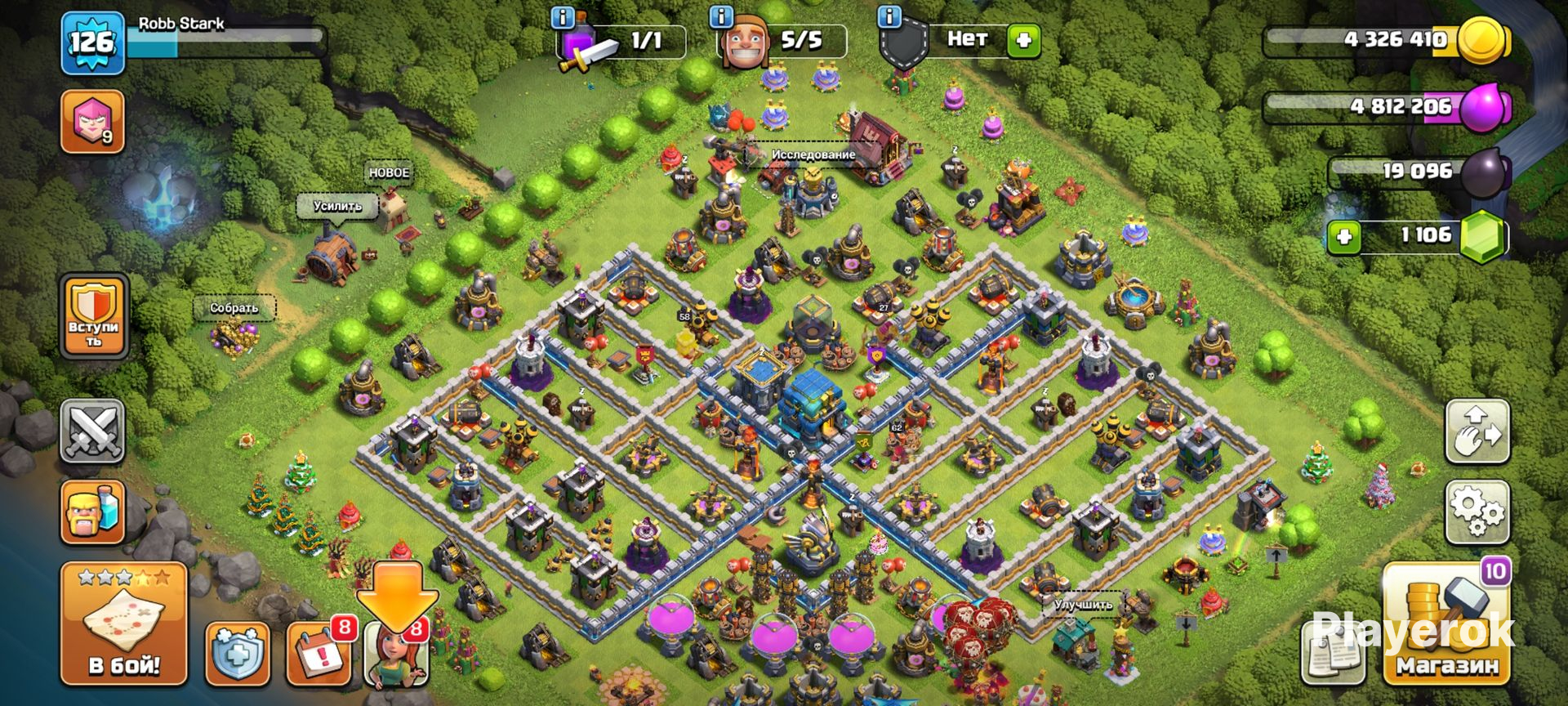Open the settings gears menu
1568x706 pixels.
pos(1477,512)
